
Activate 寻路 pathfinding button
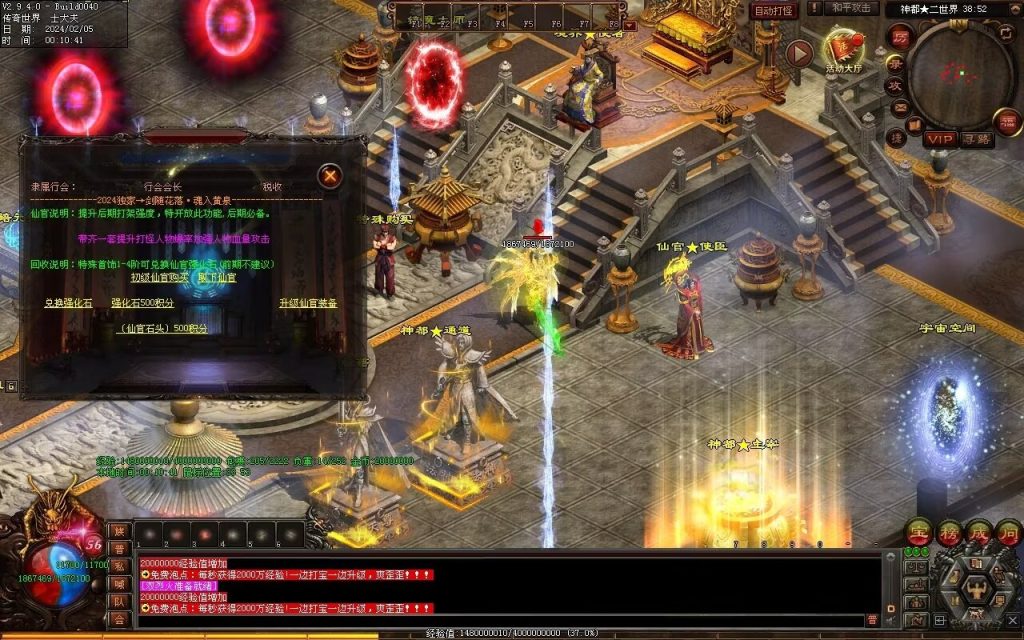(x=977, y=139)
